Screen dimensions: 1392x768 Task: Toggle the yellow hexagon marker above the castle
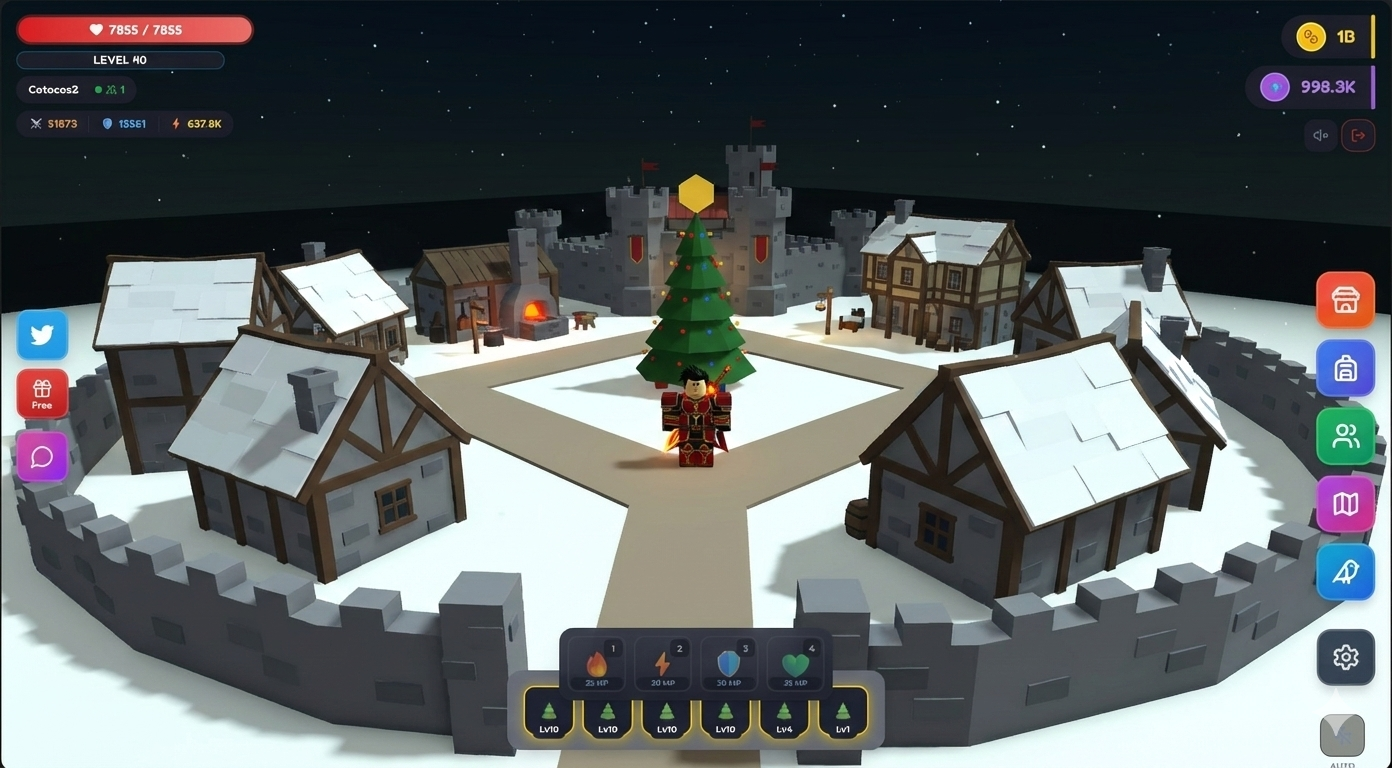pyautogui.click(x=697, y=192)
